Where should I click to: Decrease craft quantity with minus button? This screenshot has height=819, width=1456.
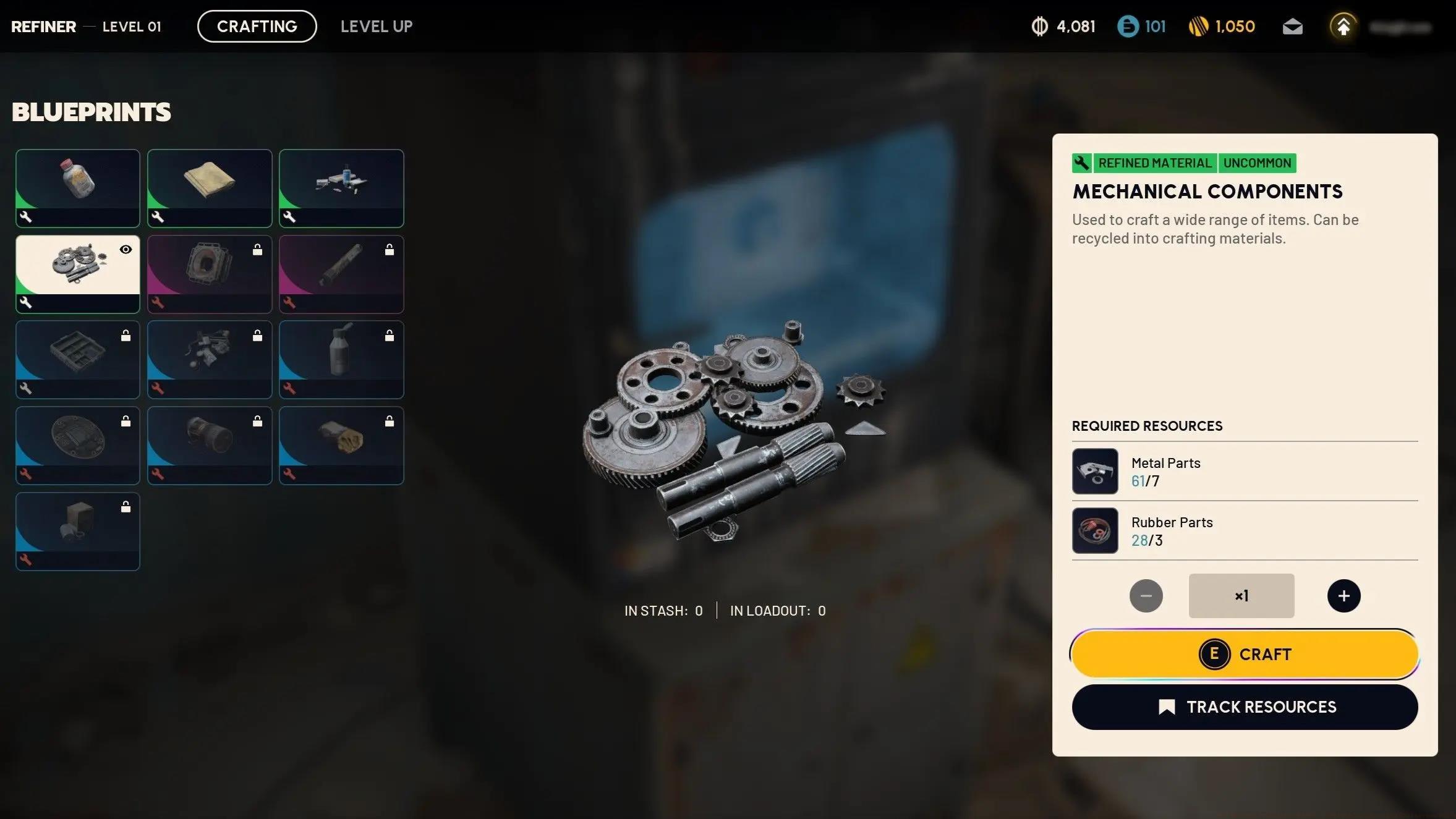click(x=1146, y=596)
